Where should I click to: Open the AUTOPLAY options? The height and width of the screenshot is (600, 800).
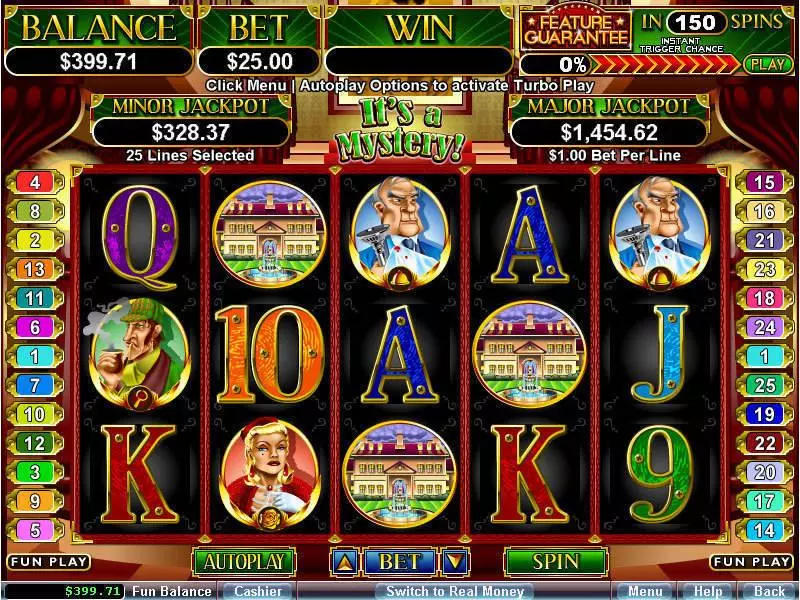point(244,562)
